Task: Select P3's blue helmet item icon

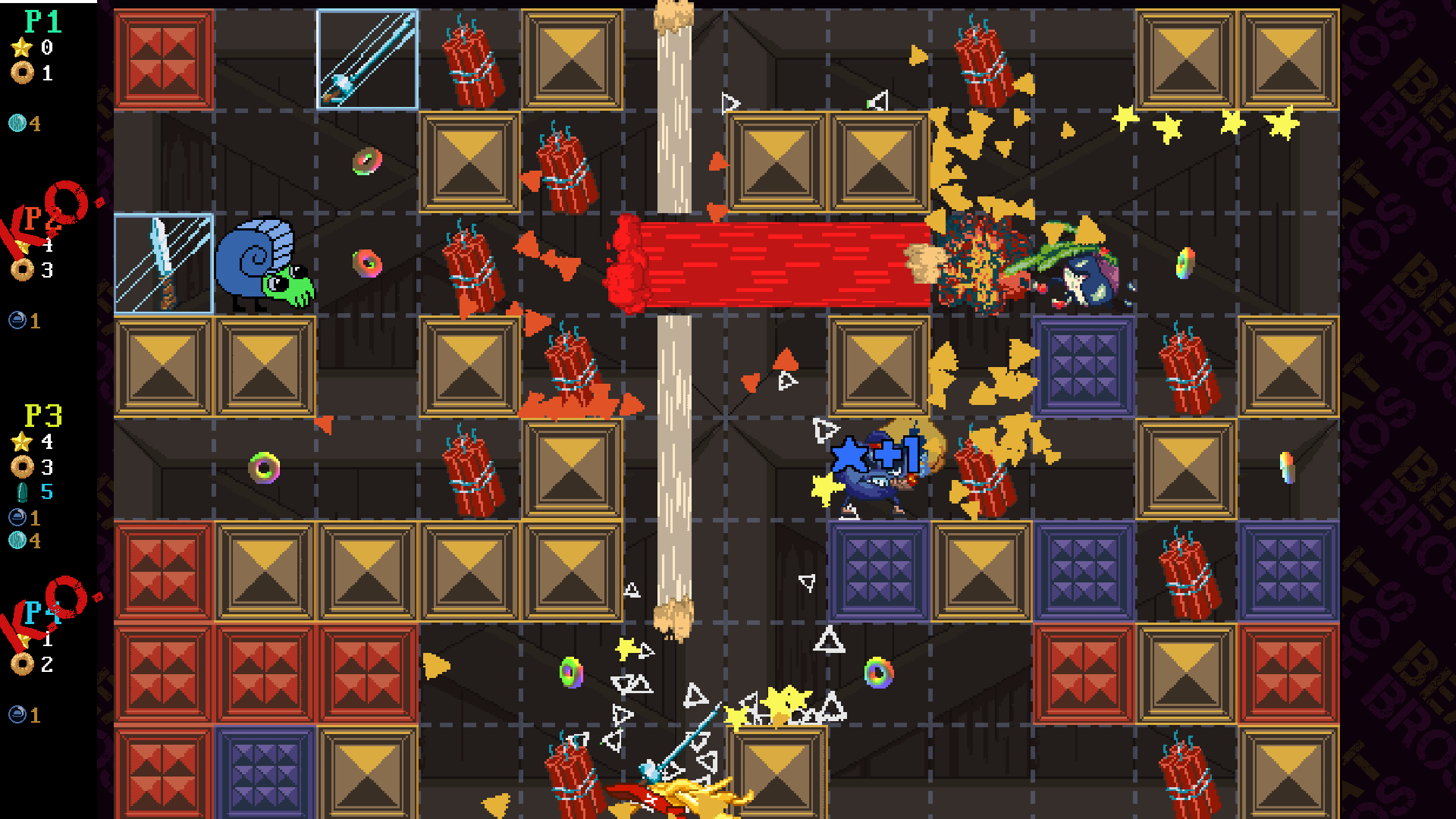Action: point(17,517)
